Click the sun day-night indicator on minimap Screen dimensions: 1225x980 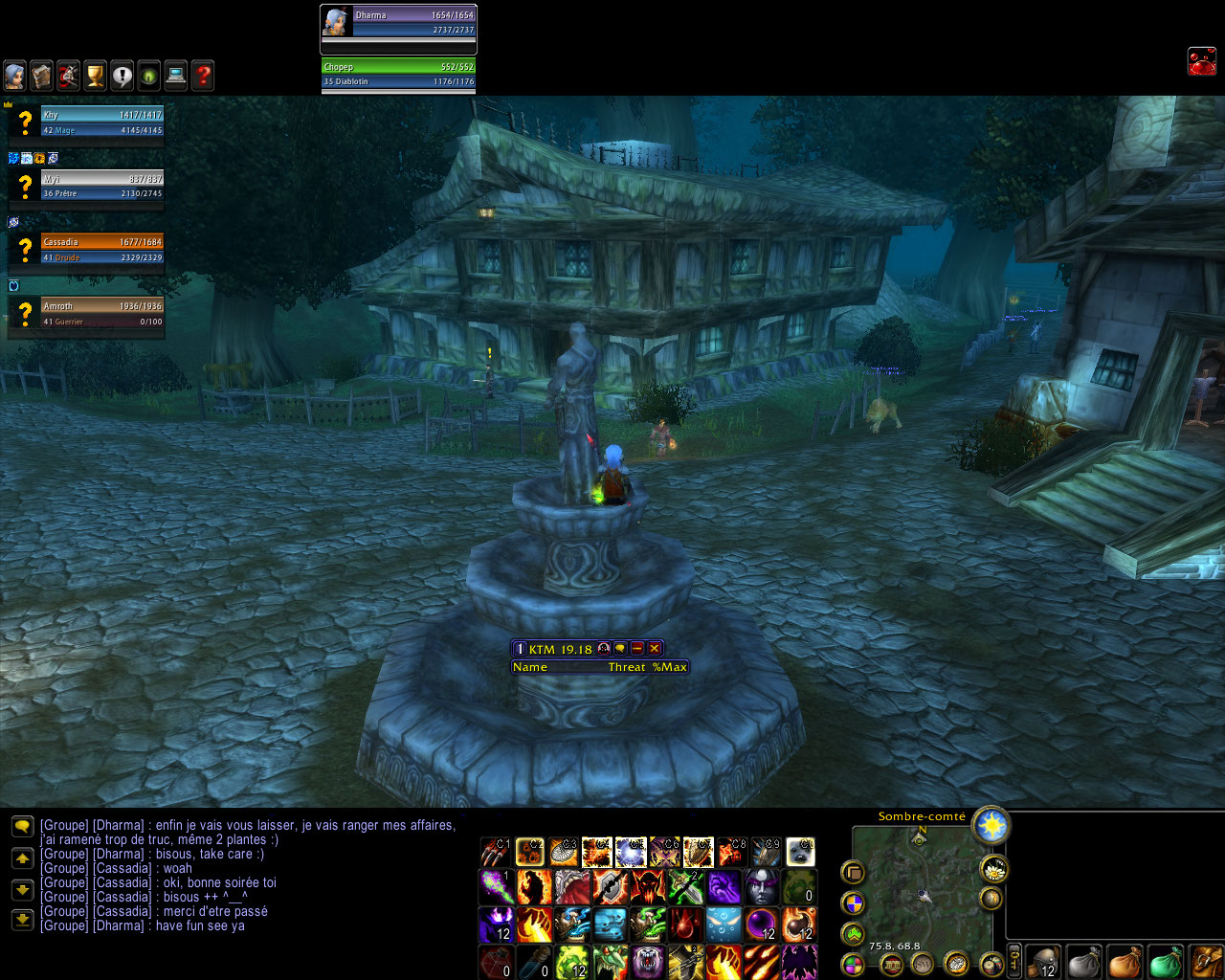tap(991, 824)
